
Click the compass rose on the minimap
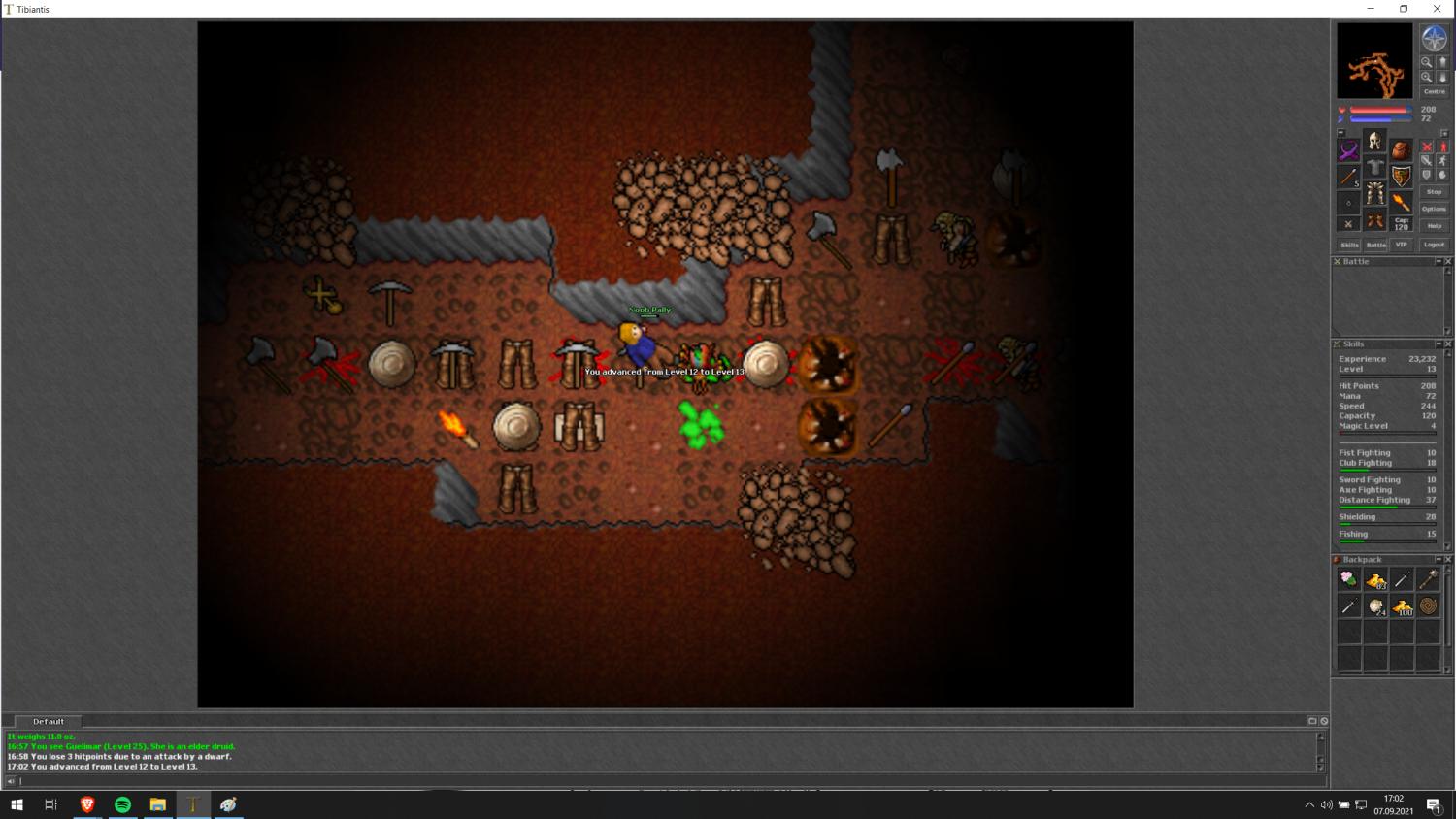point(1434,39)
